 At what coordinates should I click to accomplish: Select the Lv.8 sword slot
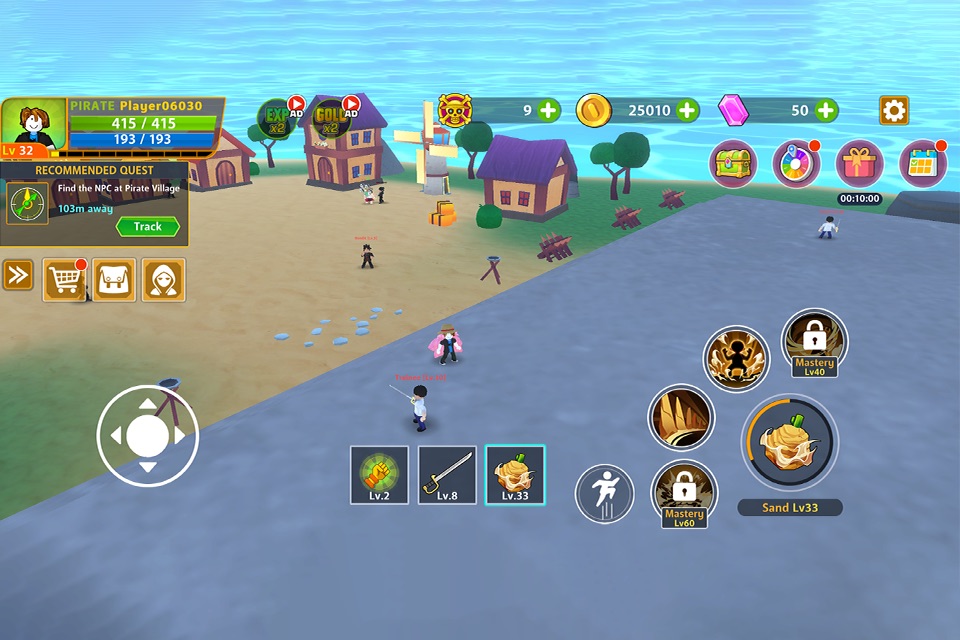tap(447, 475)
